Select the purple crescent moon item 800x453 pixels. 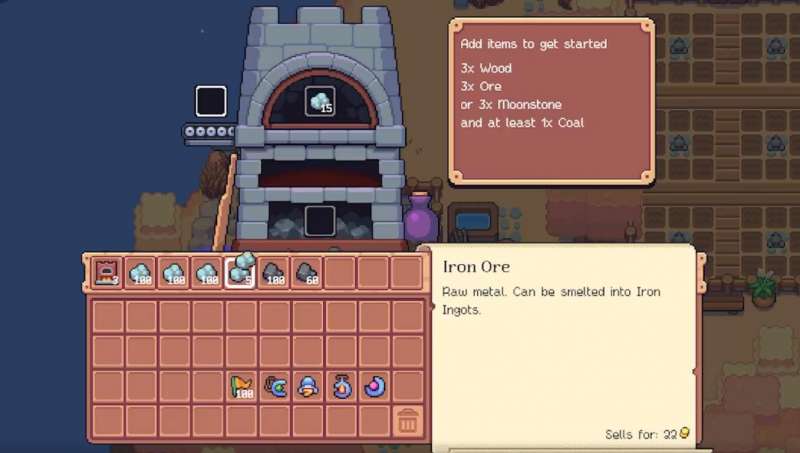375,385
